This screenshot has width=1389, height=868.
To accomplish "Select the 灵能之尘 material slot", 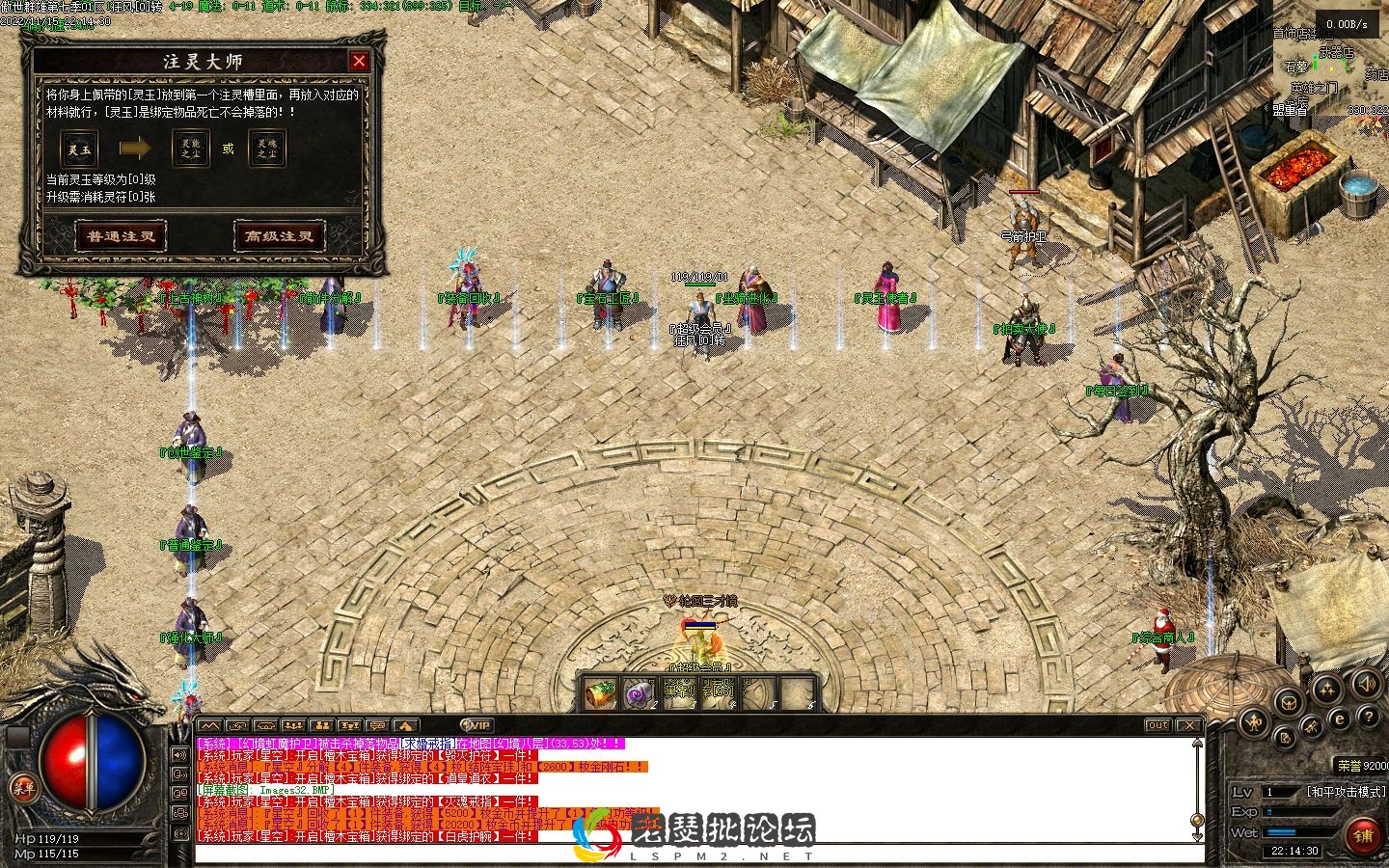I will point(191,149).
